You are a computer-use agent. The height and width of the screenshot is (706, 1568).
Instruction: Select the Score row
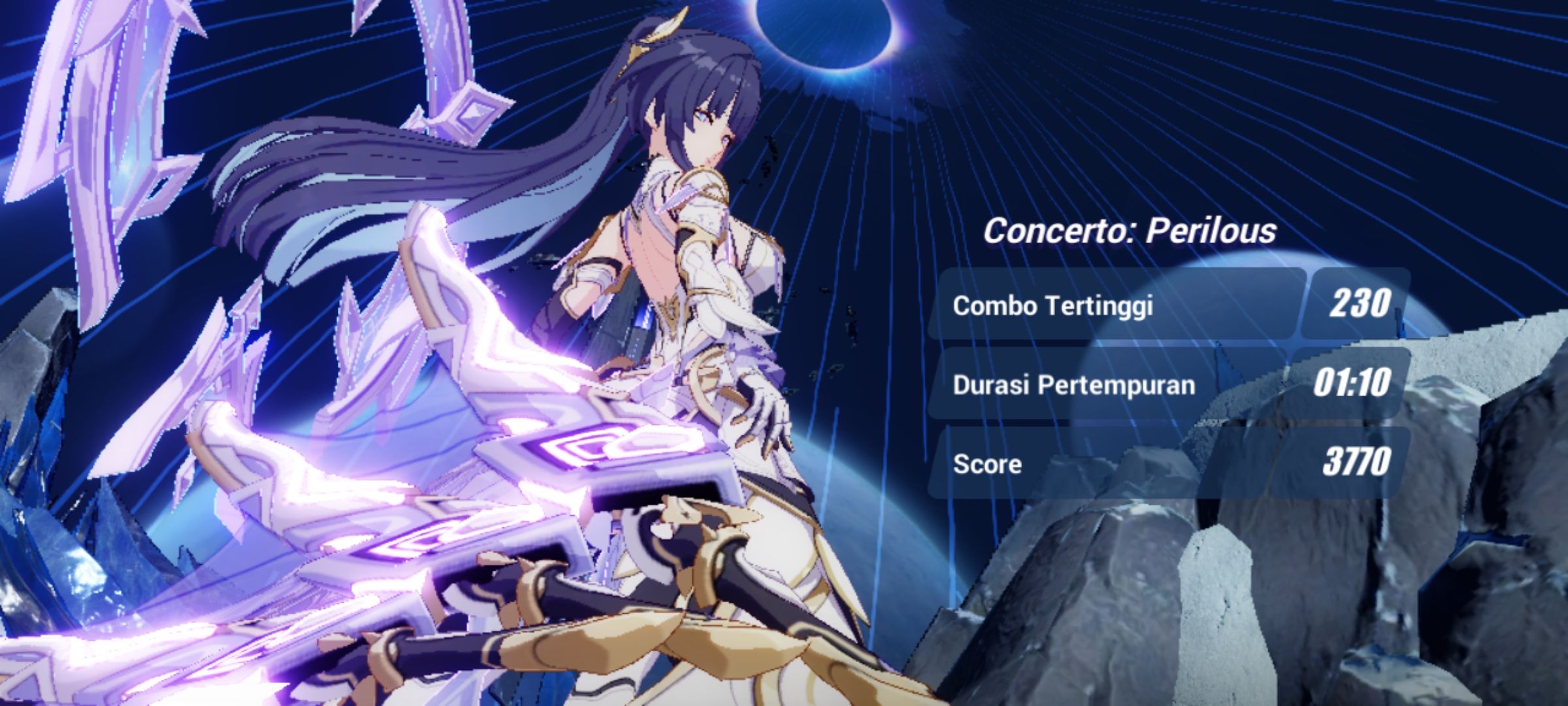click(x=1111, y=464)
